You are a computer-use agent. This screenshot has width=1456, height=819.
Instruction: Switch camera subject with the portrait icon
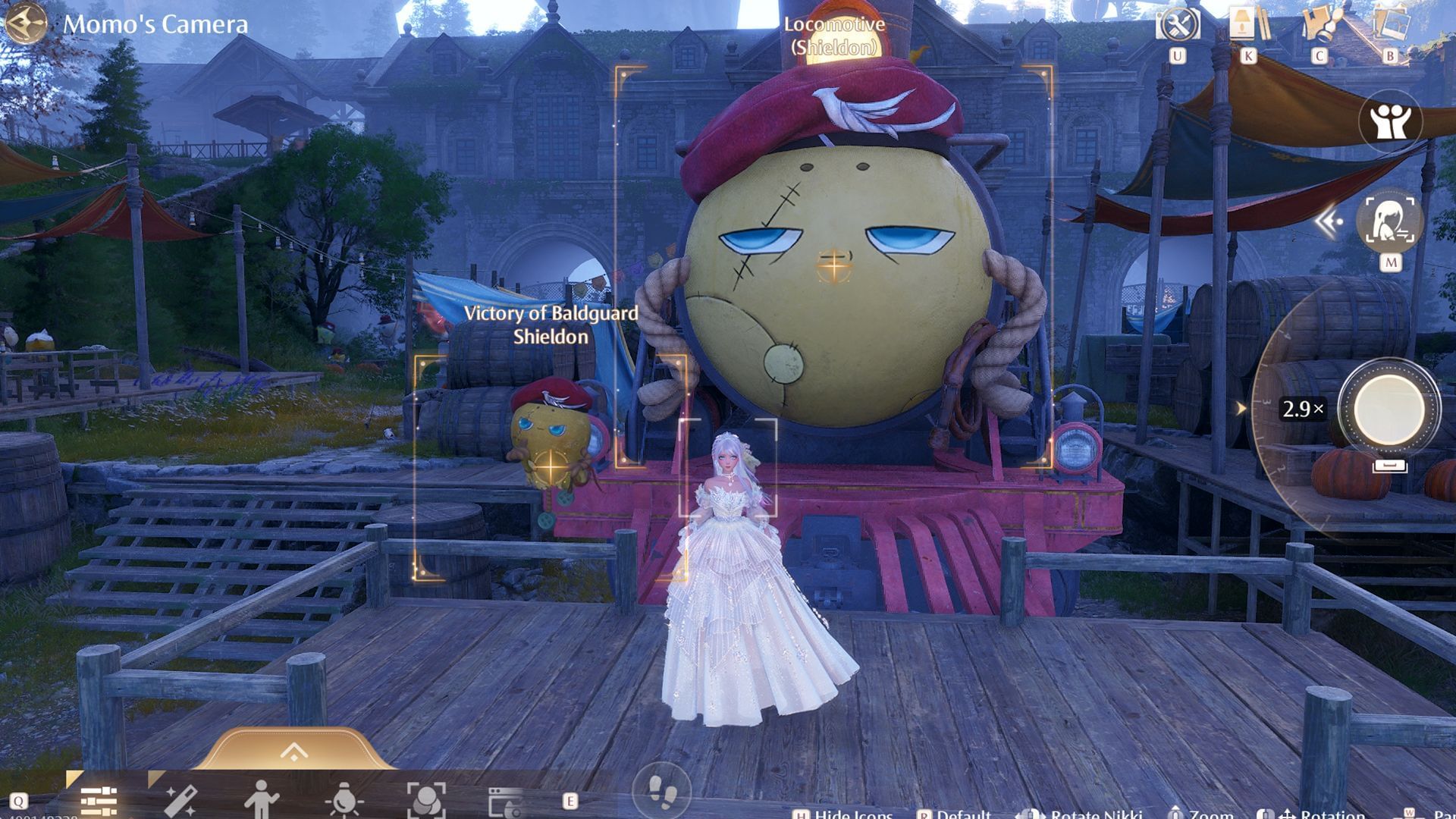(1389, 220)
